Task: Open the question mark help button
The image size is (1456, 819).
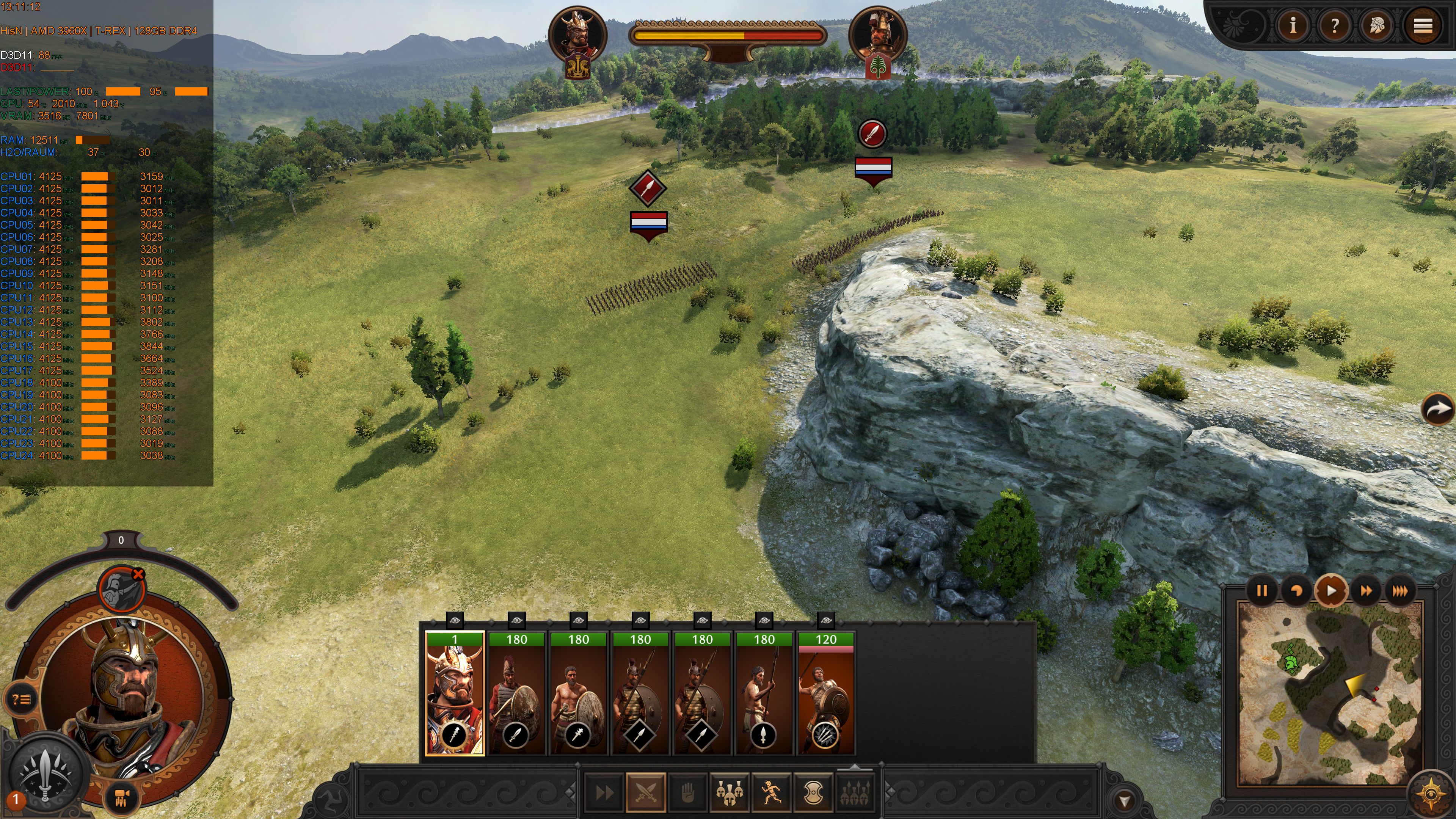Action: (1335, 25)
